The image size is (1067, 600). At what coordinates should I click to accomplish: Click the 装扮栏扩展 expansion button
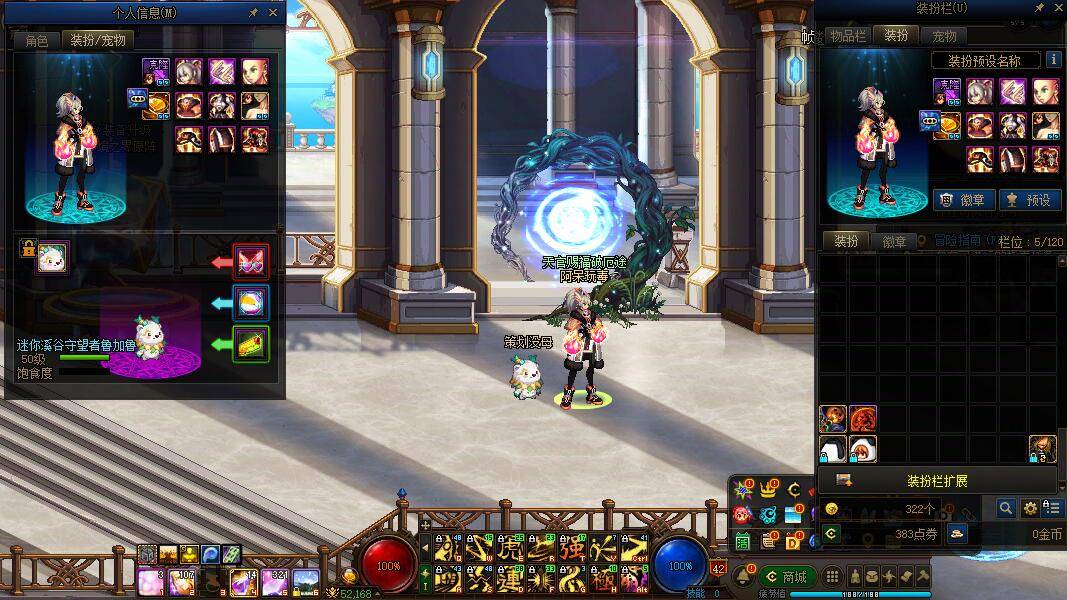pos(937,481)
